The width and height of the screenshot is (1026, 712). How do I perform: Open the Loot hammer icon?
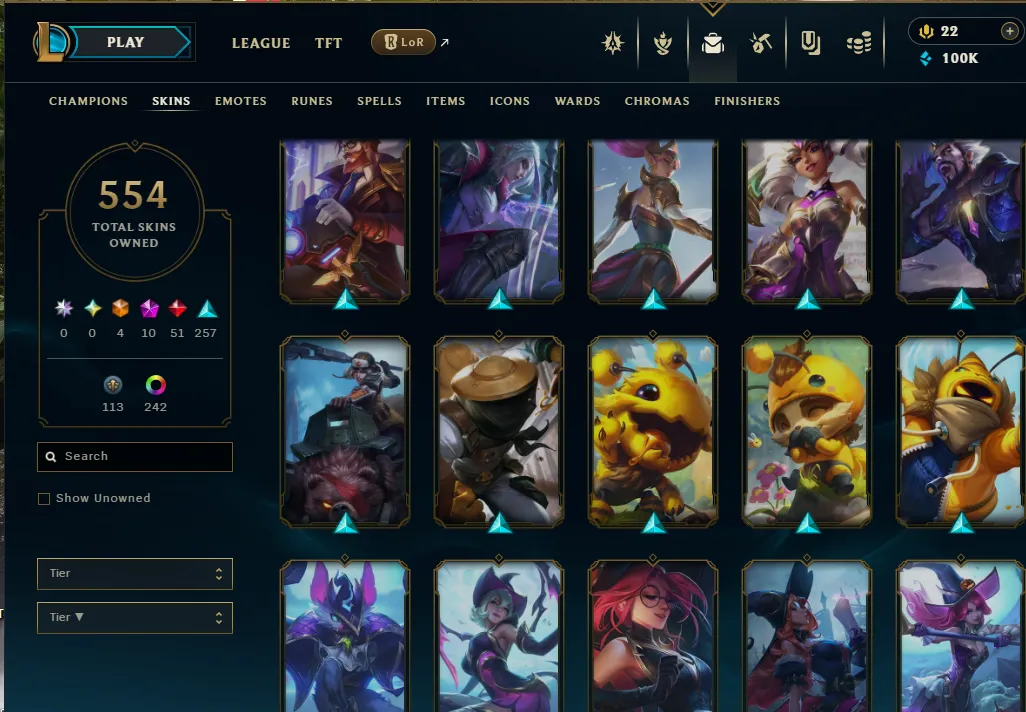(761, 43)
